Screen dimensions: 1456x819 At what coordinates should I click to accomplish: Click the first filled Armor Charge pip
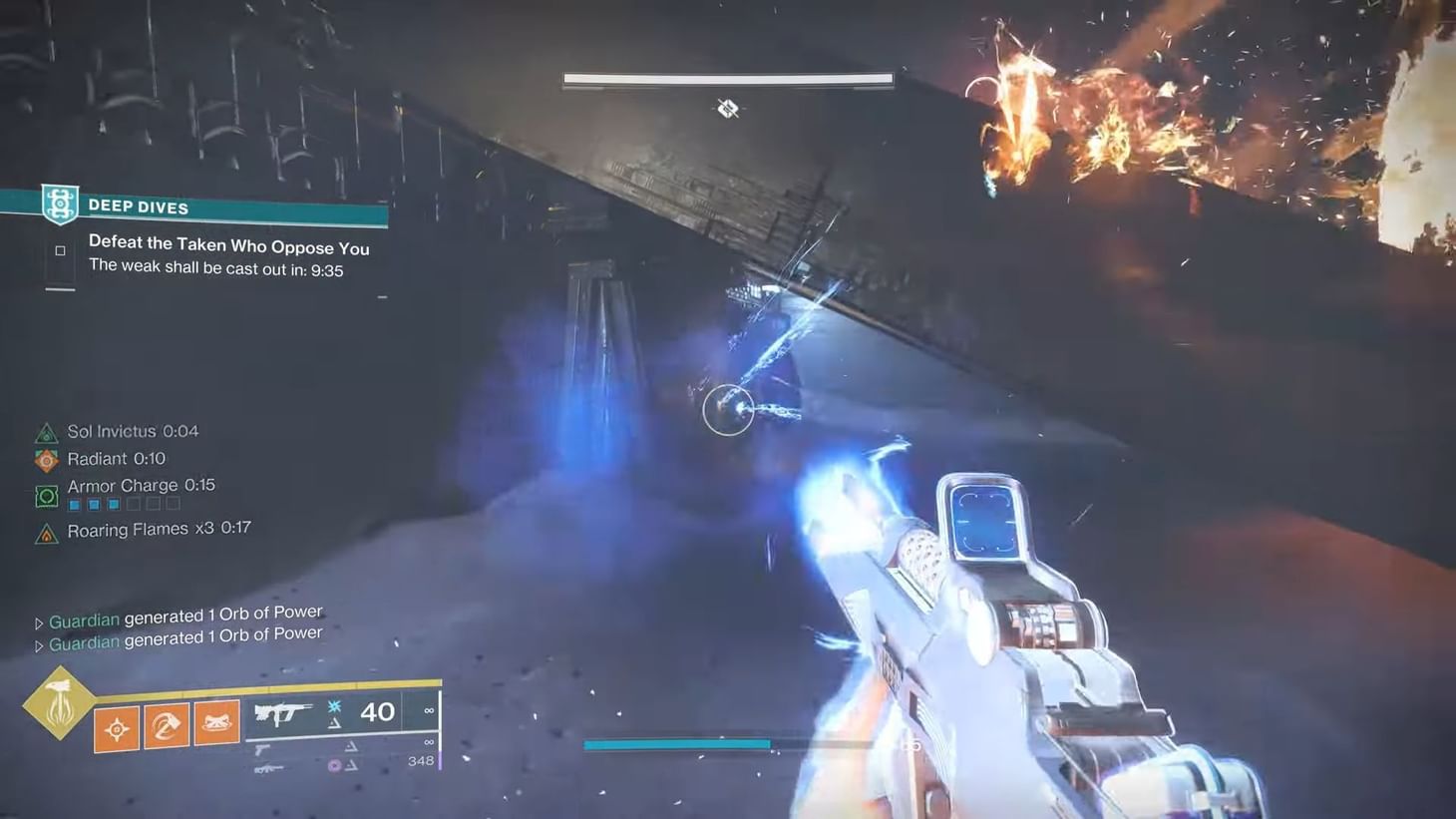74,505
